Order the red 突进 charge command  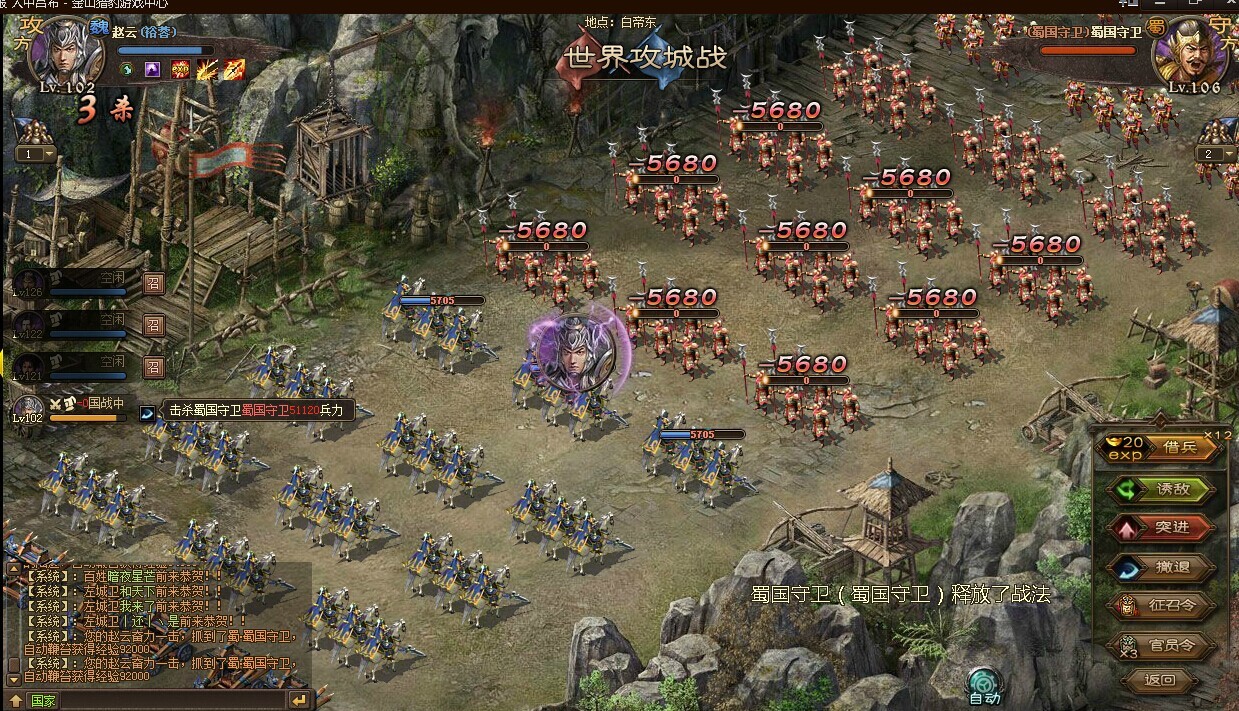coord(1172,528)
